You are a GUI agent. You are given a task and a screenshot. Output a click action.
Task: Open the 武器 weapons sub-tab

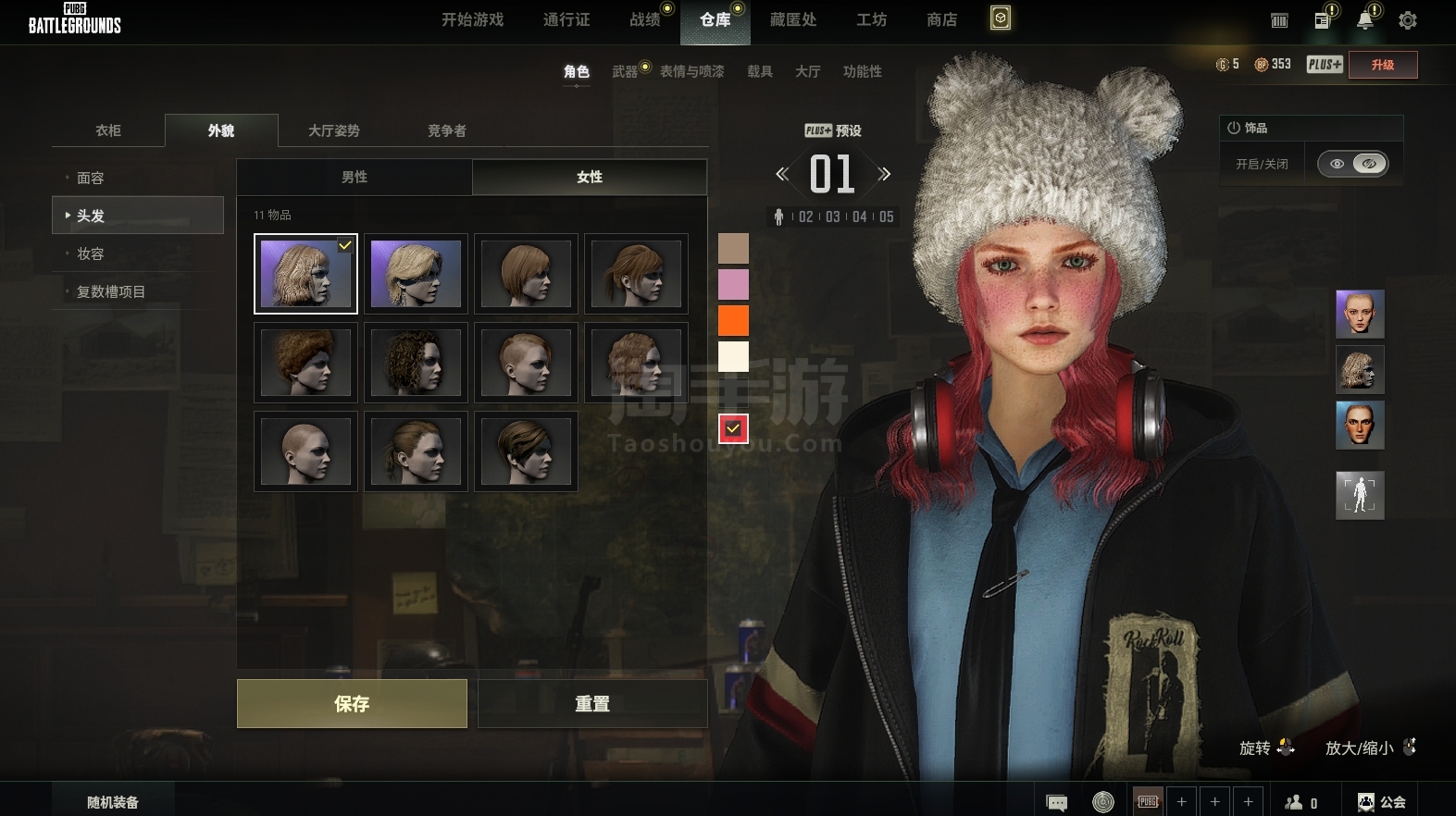click(625, 71)
